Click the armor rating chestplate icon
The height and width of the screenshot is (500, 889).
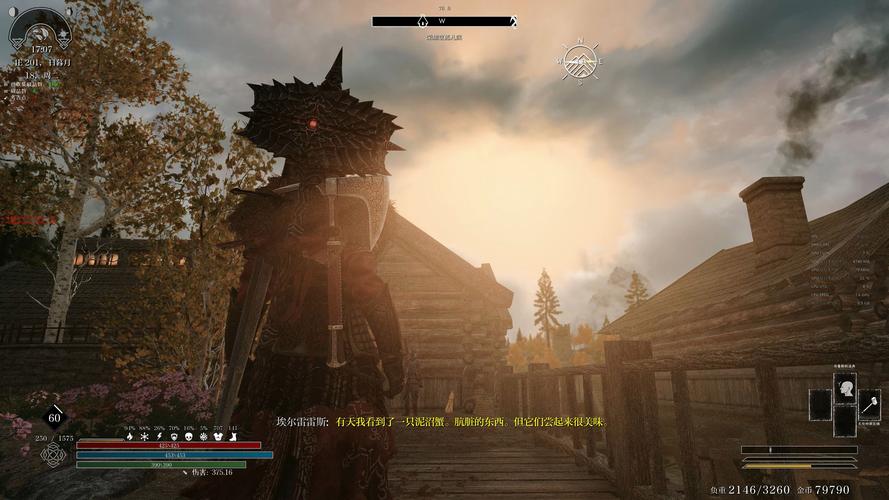pyautogui.click(x=218, y=437)
